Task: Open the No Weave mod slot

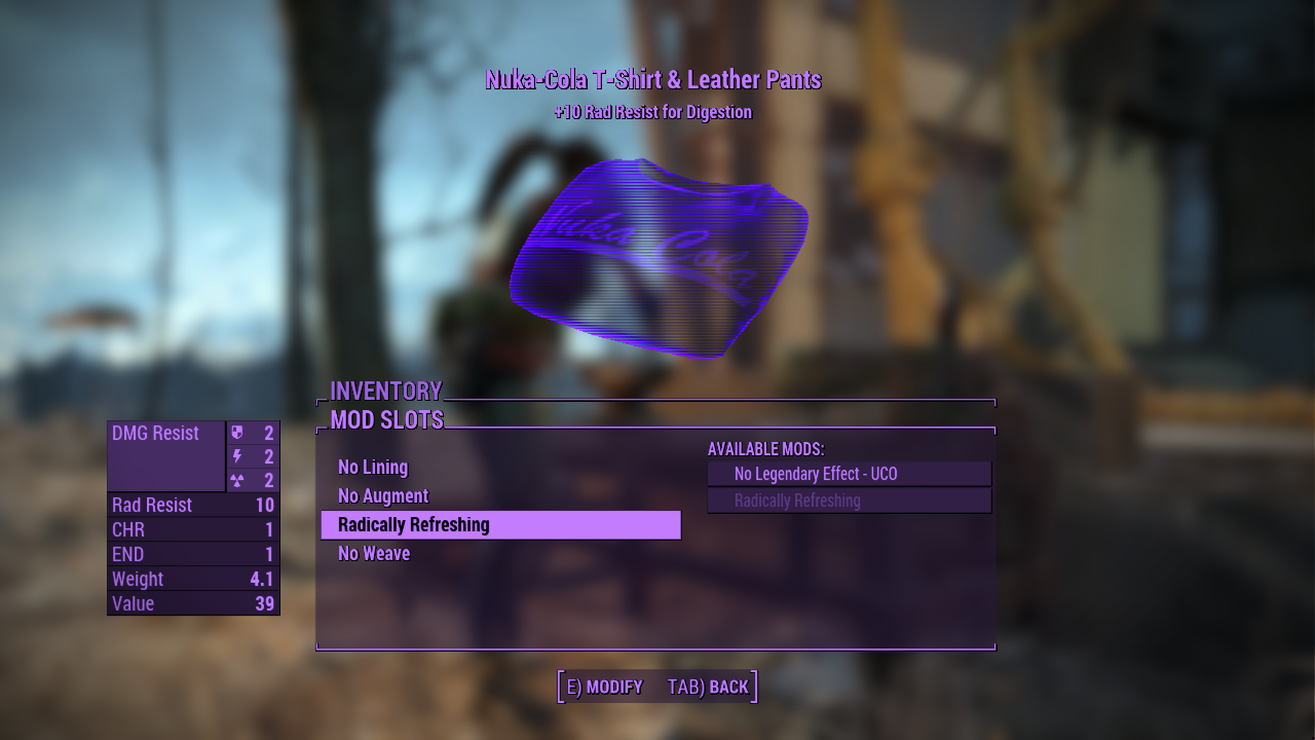Action: (374, 554)
